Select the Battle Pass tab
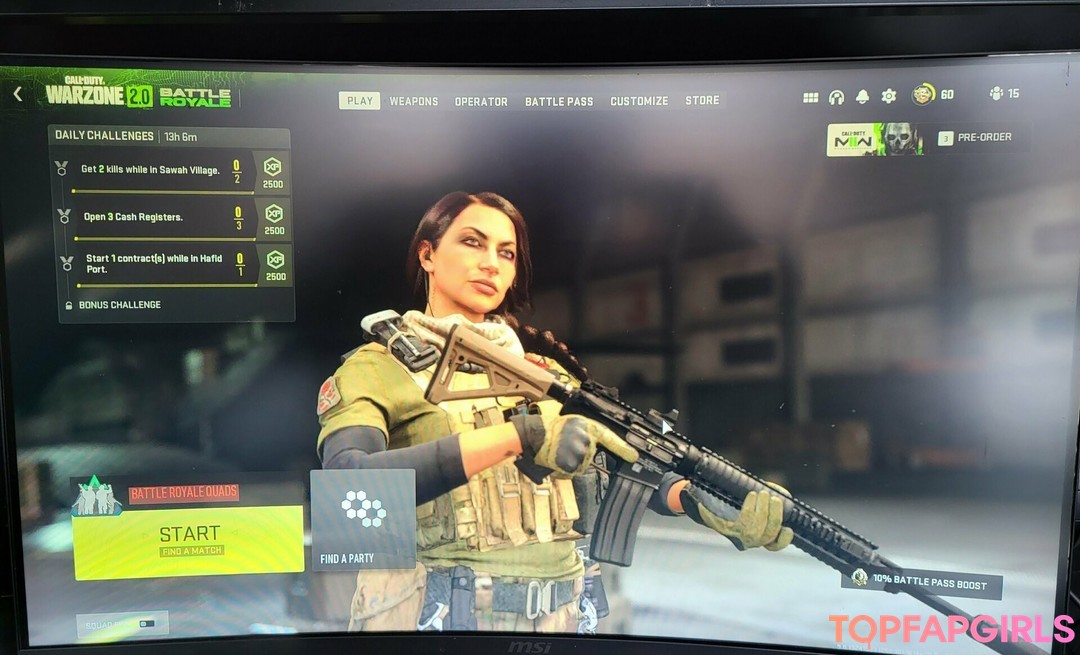Screen dimensions: 1080x655 559,101
